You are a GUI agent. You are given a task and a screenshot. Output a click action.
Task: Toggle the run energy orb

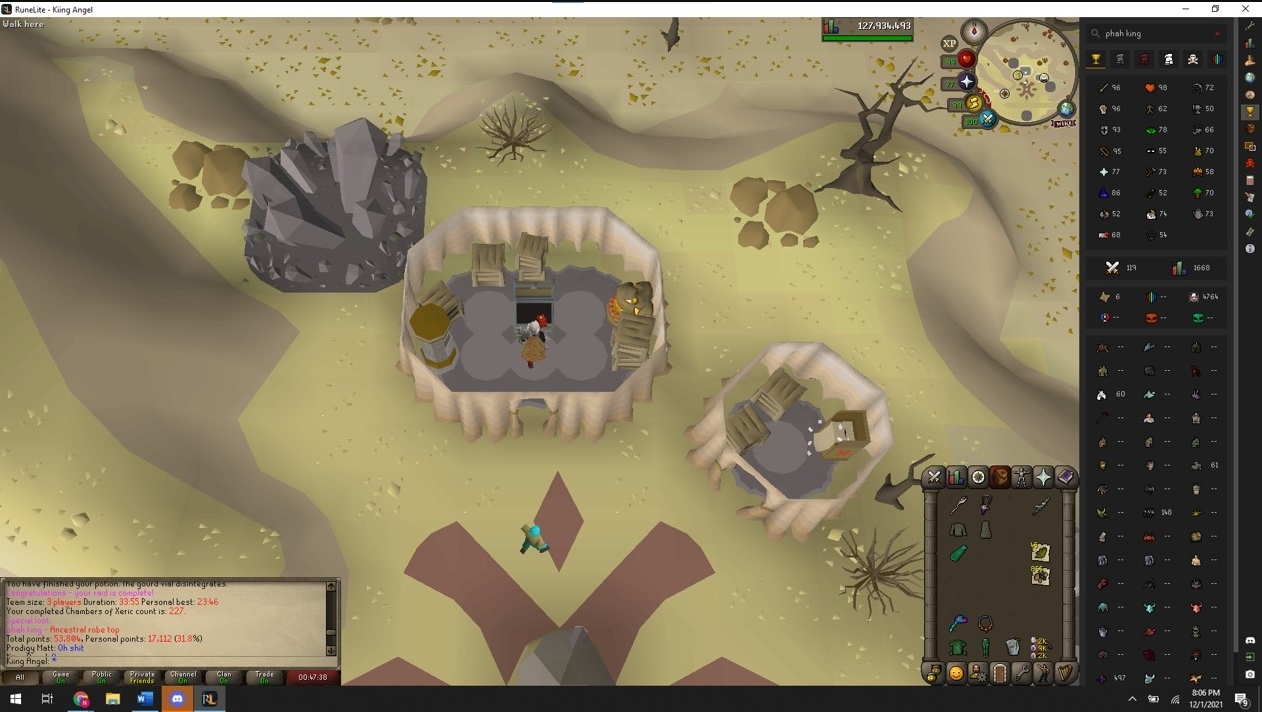click(973, 103)
